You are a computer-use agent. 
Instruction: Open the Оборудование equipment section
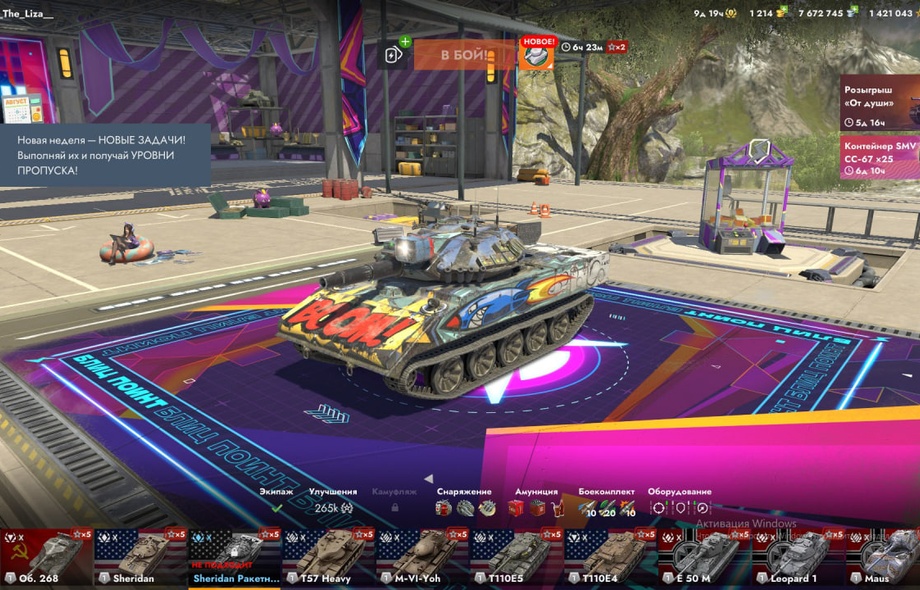(x=679, y=502)
